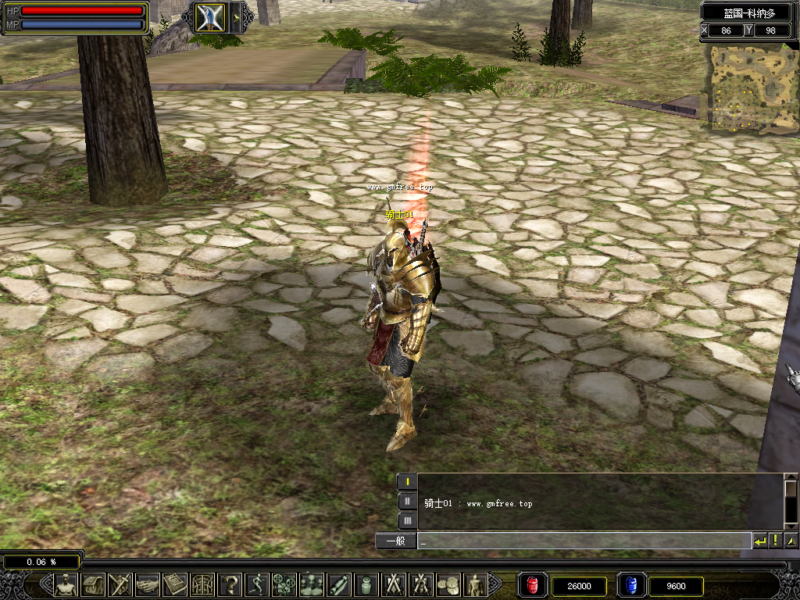Viewport: 800px width, 600px height.
Task: Select chat tab I
Action: 407,482
